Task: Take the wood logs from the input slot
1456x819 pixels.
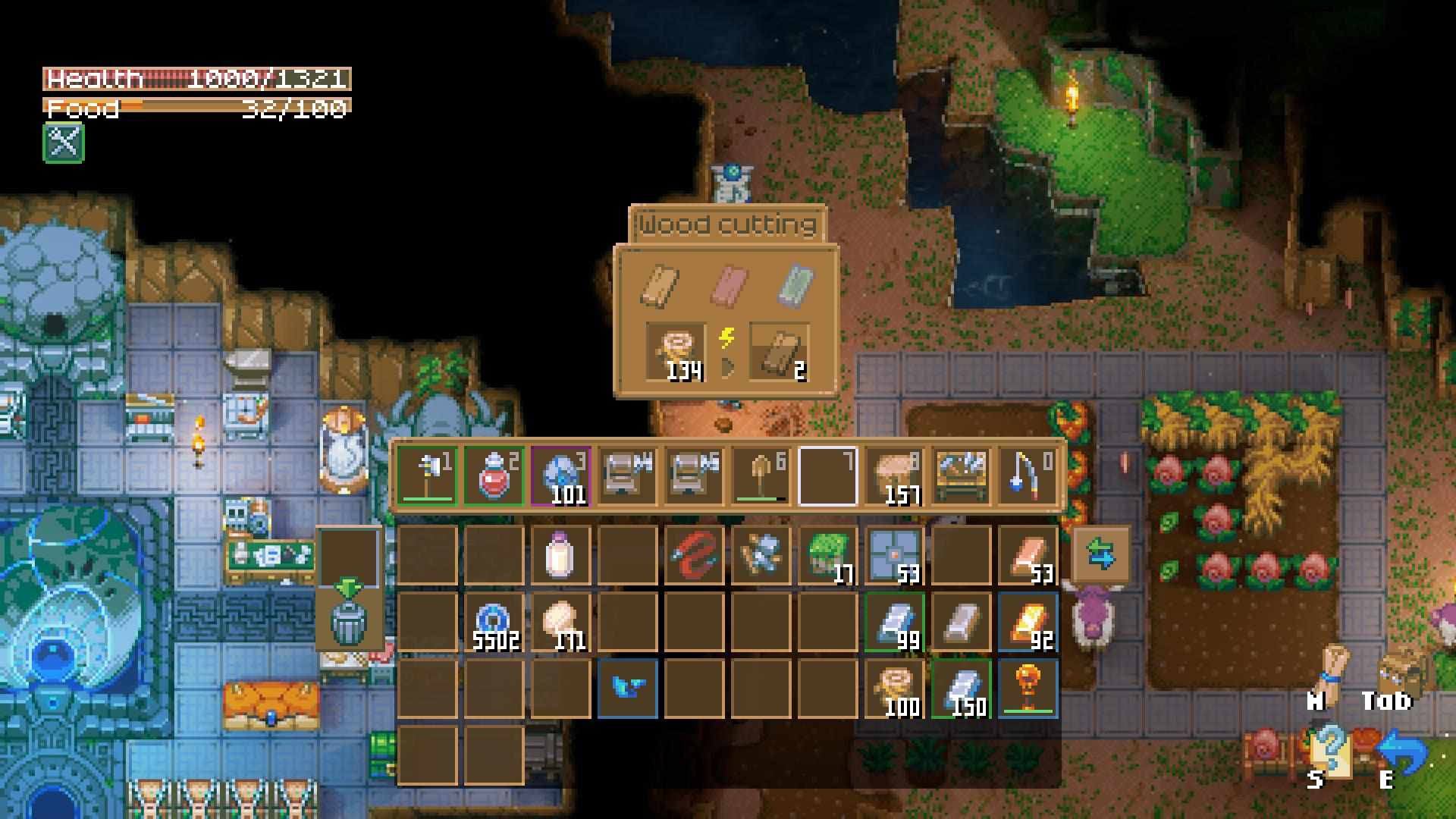Action: [675, 351]
